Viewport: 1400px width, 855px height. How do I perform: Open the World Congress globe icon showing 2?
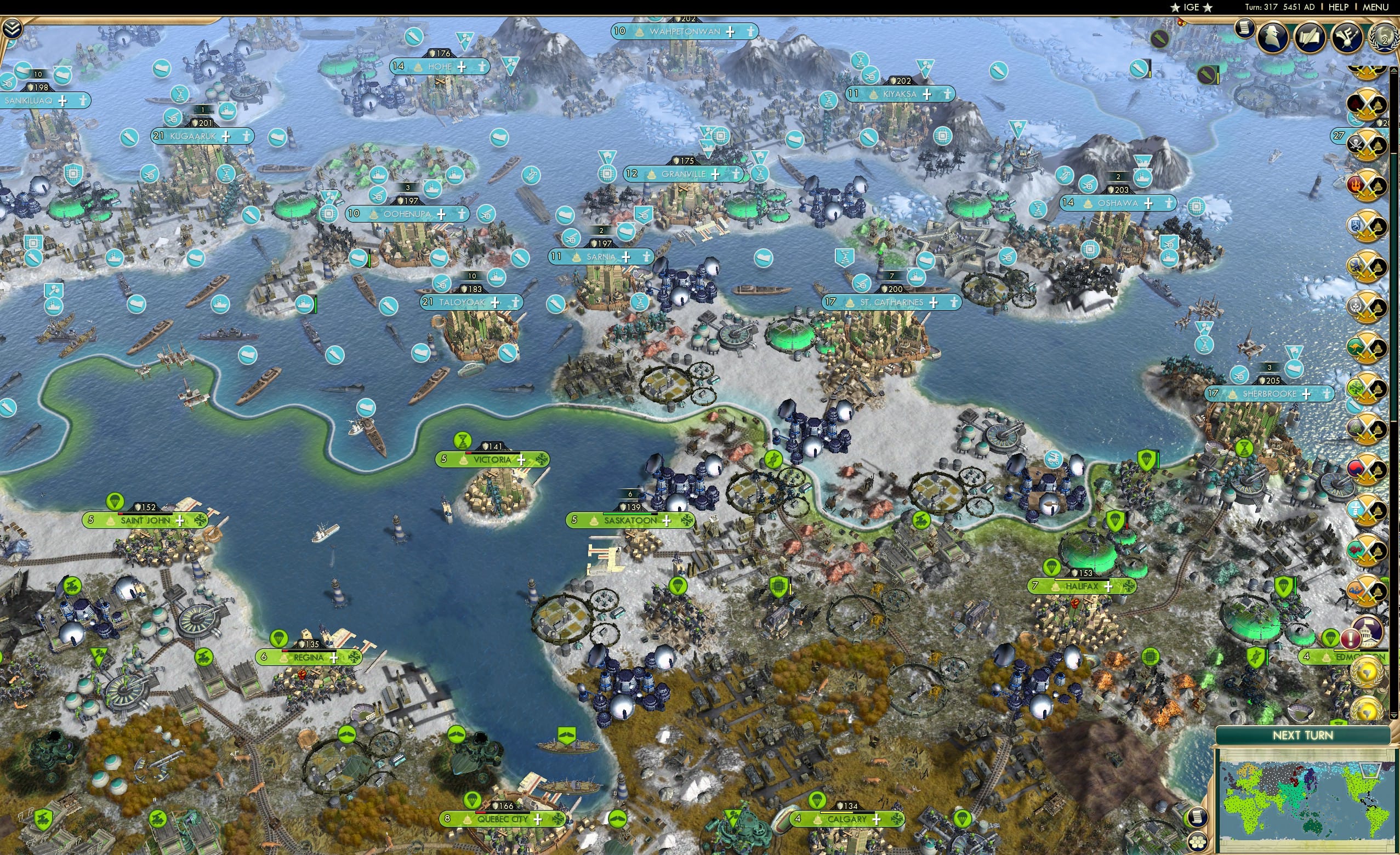pyautogui.click(x=1384, y=37)
